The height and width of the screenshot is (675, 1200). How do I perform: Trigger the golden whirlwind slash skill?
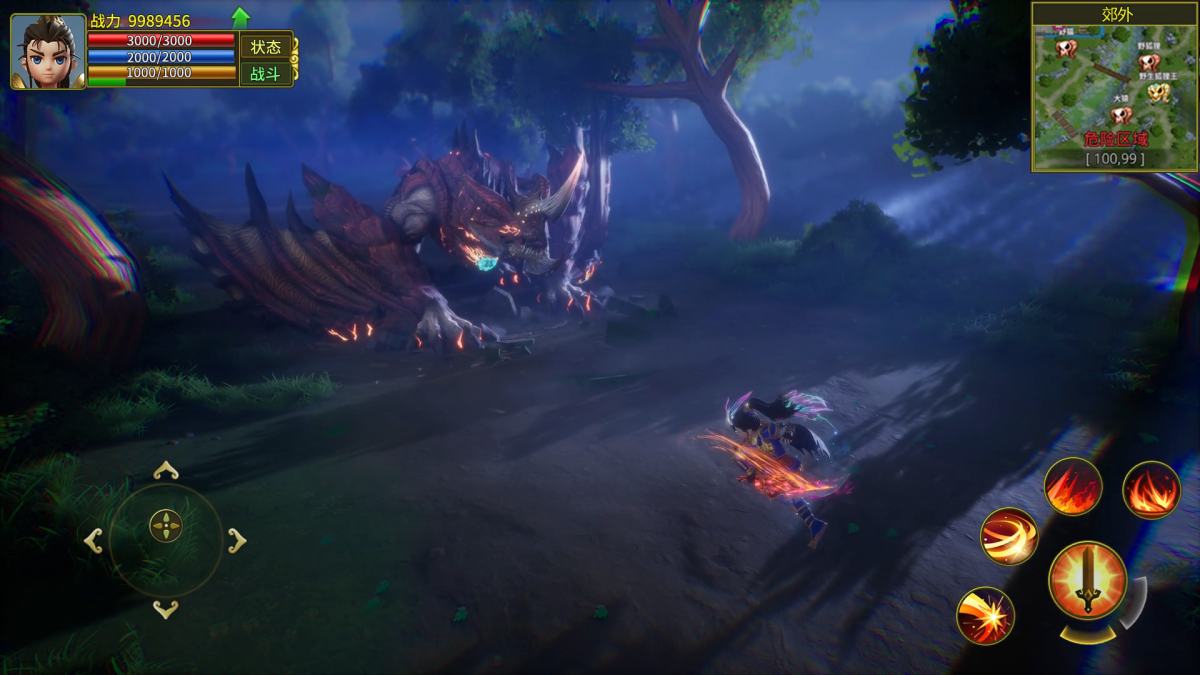pyautogui.click(x=1008, y=537)
